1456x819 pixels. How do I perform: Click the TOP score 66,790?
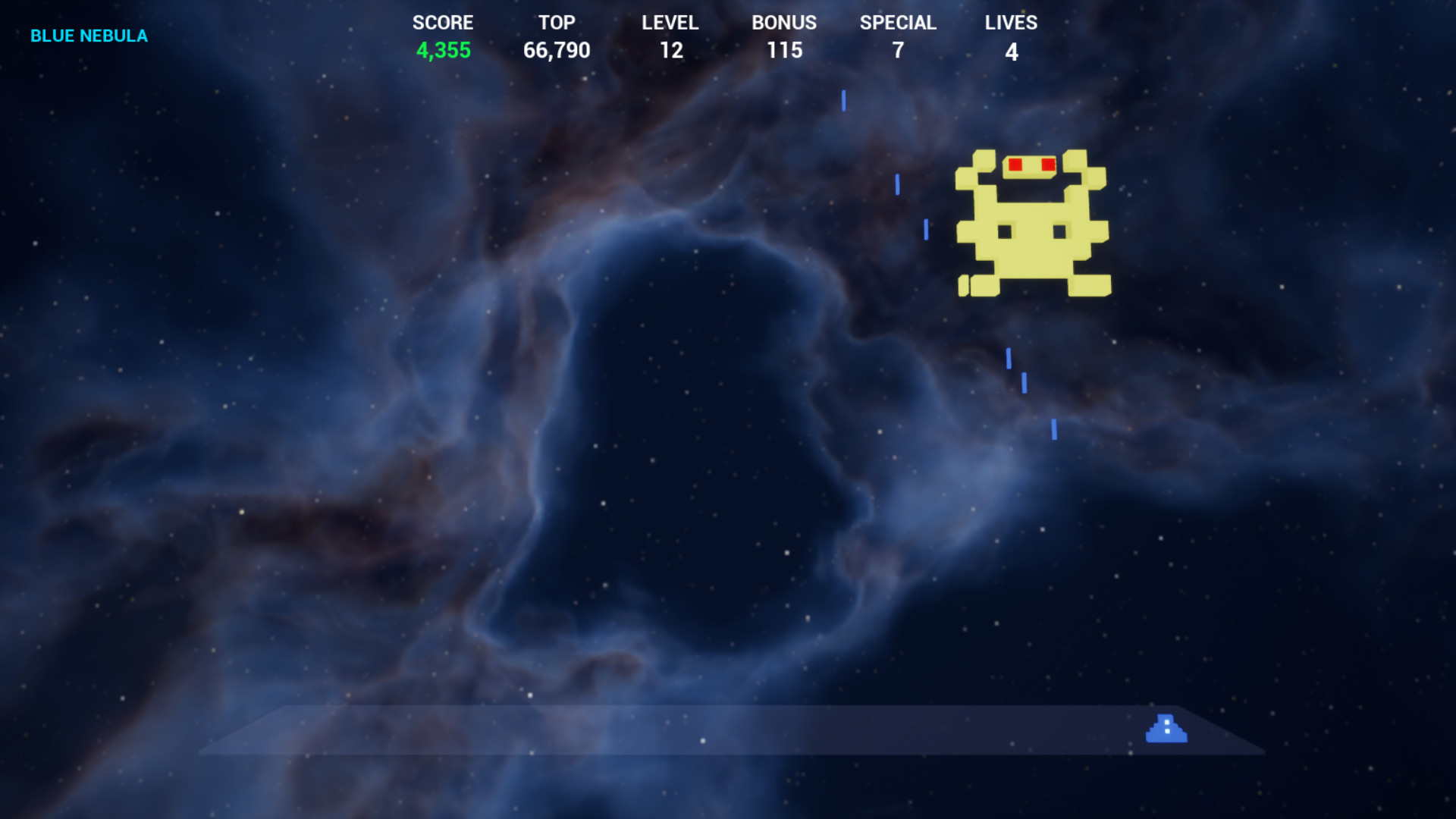pos(558,51)
